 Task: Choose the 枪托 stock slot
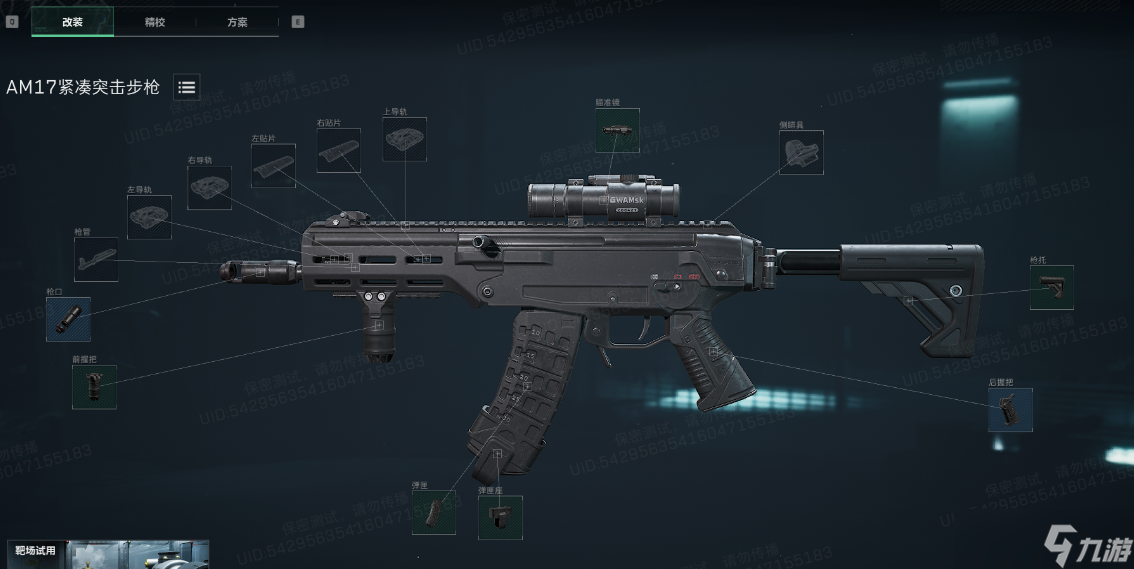click(x=1052, y=287)
